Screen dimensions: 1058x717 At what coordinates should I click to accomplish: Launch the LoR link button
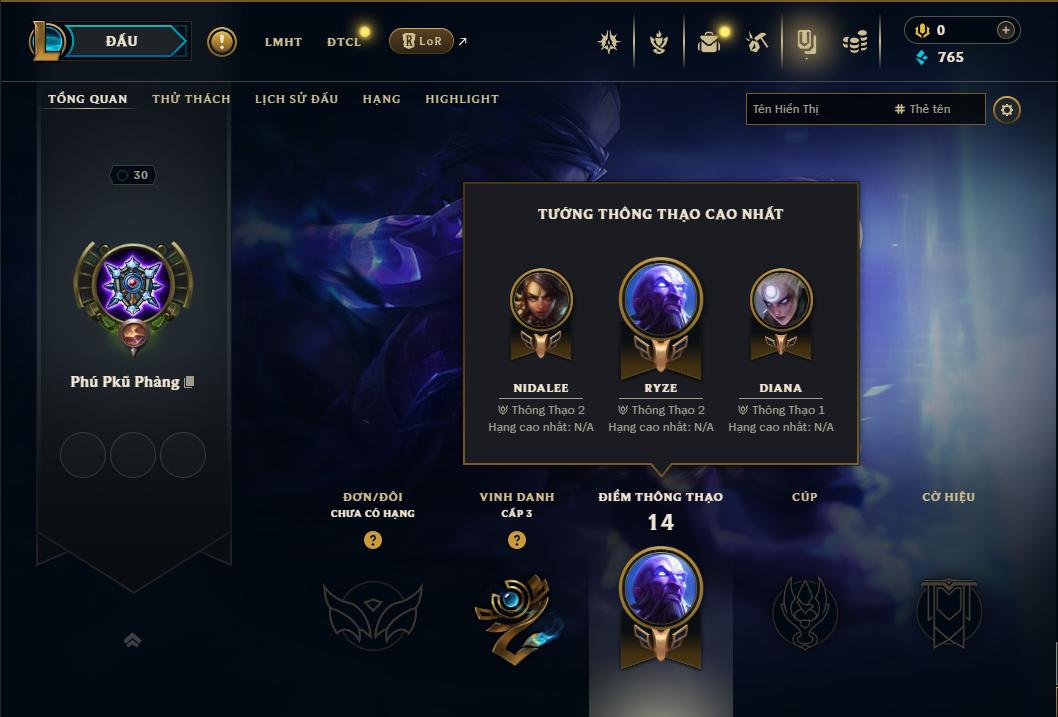421,41
